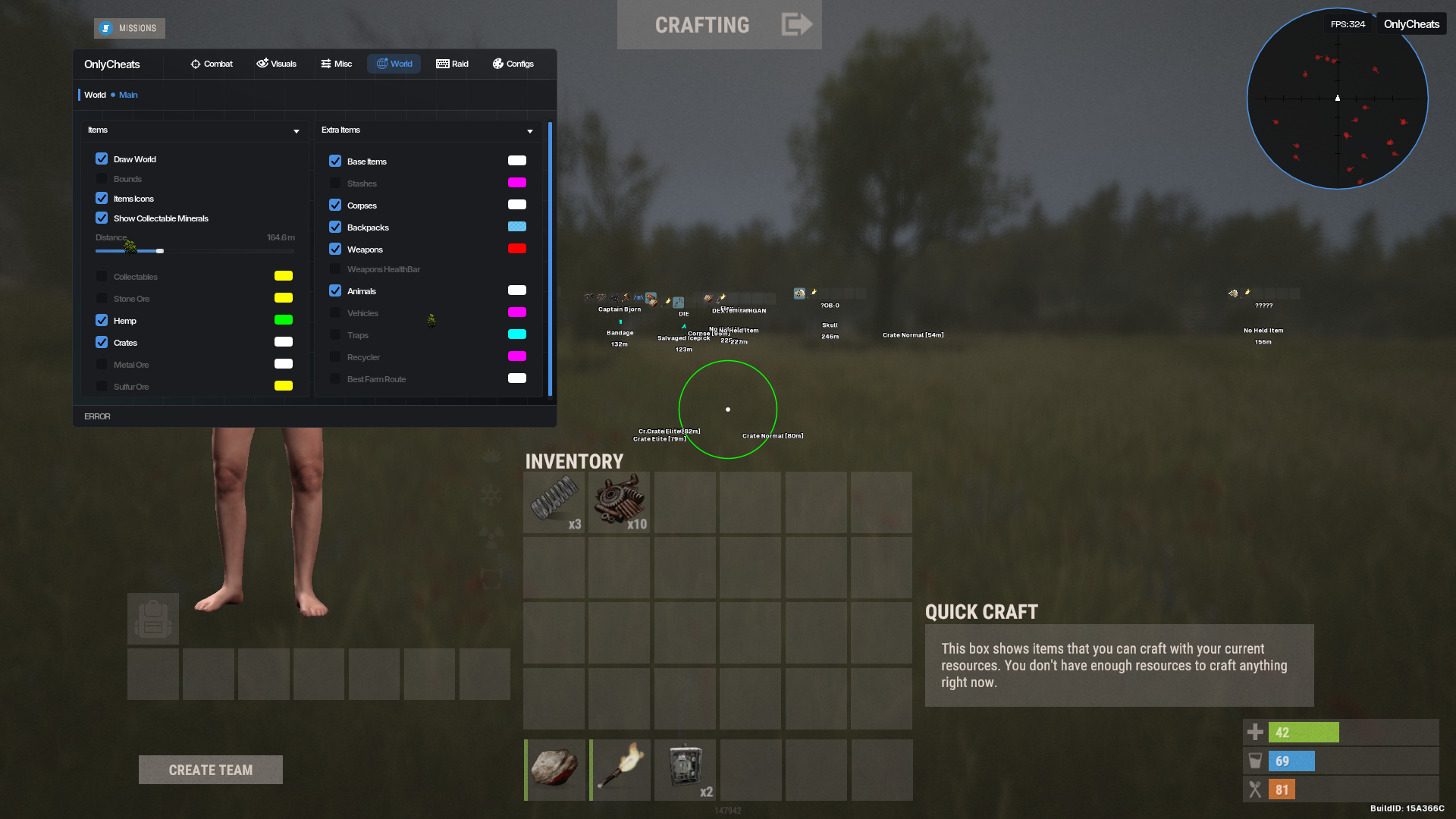Open the Main subpage under World

coord(128,94)
